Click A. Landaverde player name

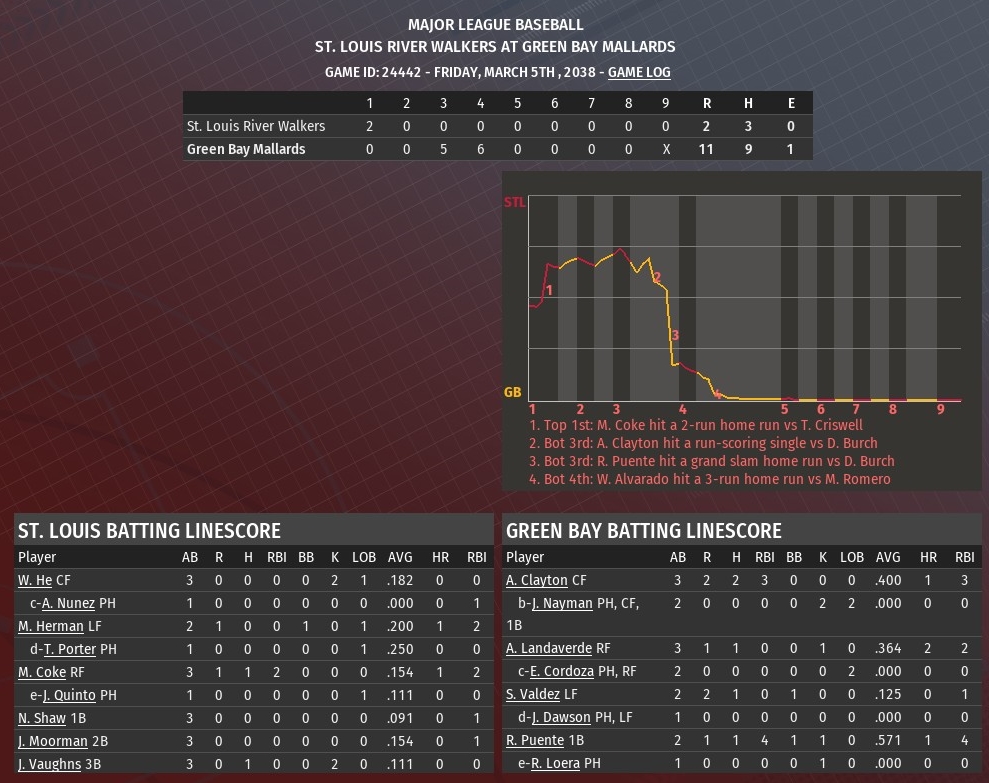(549, 649)
